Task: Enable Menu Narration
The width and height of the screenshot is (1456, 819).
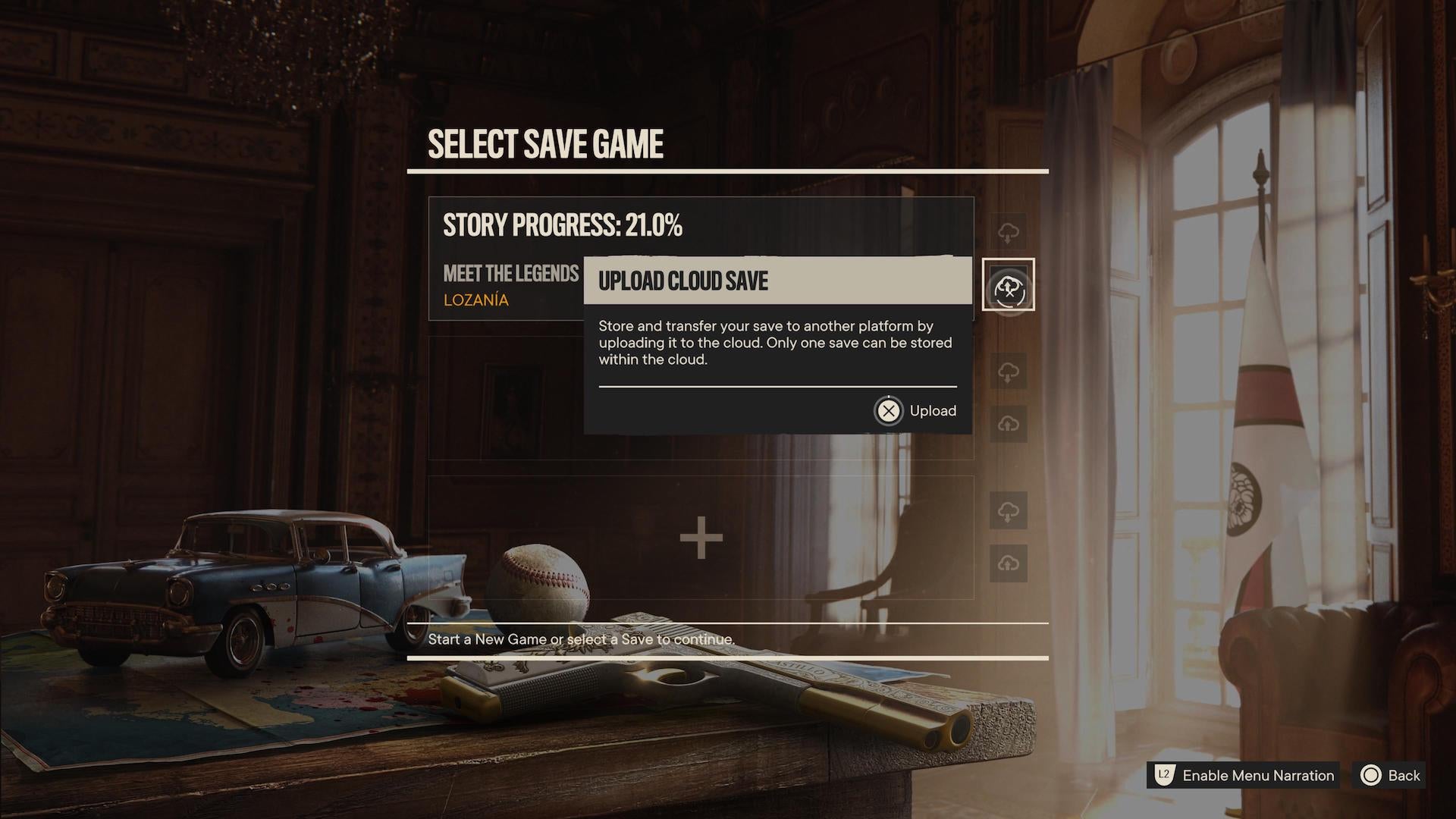Action: tap(1257, 776)
